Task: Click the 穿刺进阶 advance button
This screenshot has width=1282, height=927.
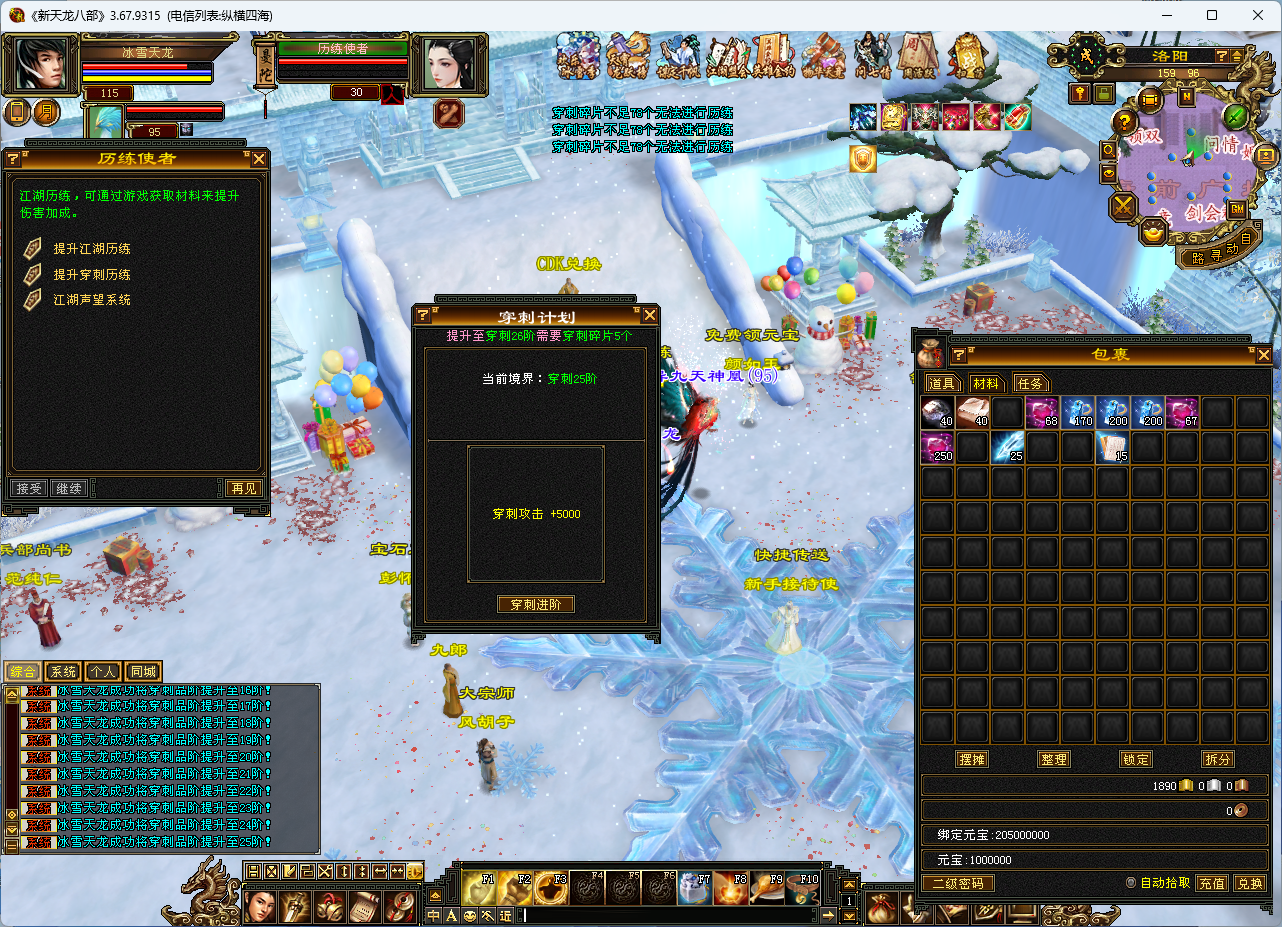Action: pyautogui.click(x=536, y=605)
